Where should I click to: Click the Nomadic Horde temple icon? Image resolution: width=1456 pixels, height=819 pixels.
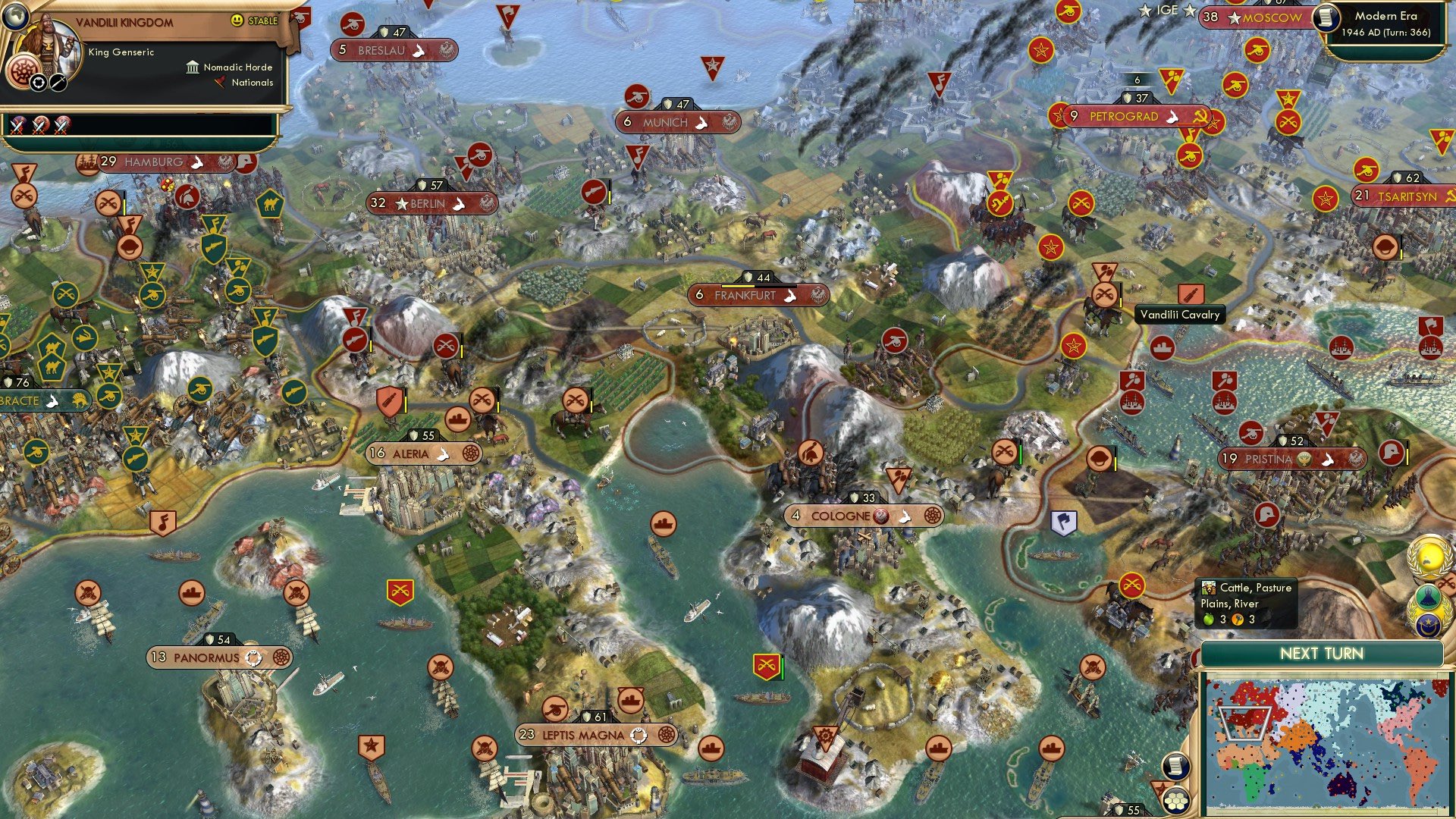click(193, 68)
